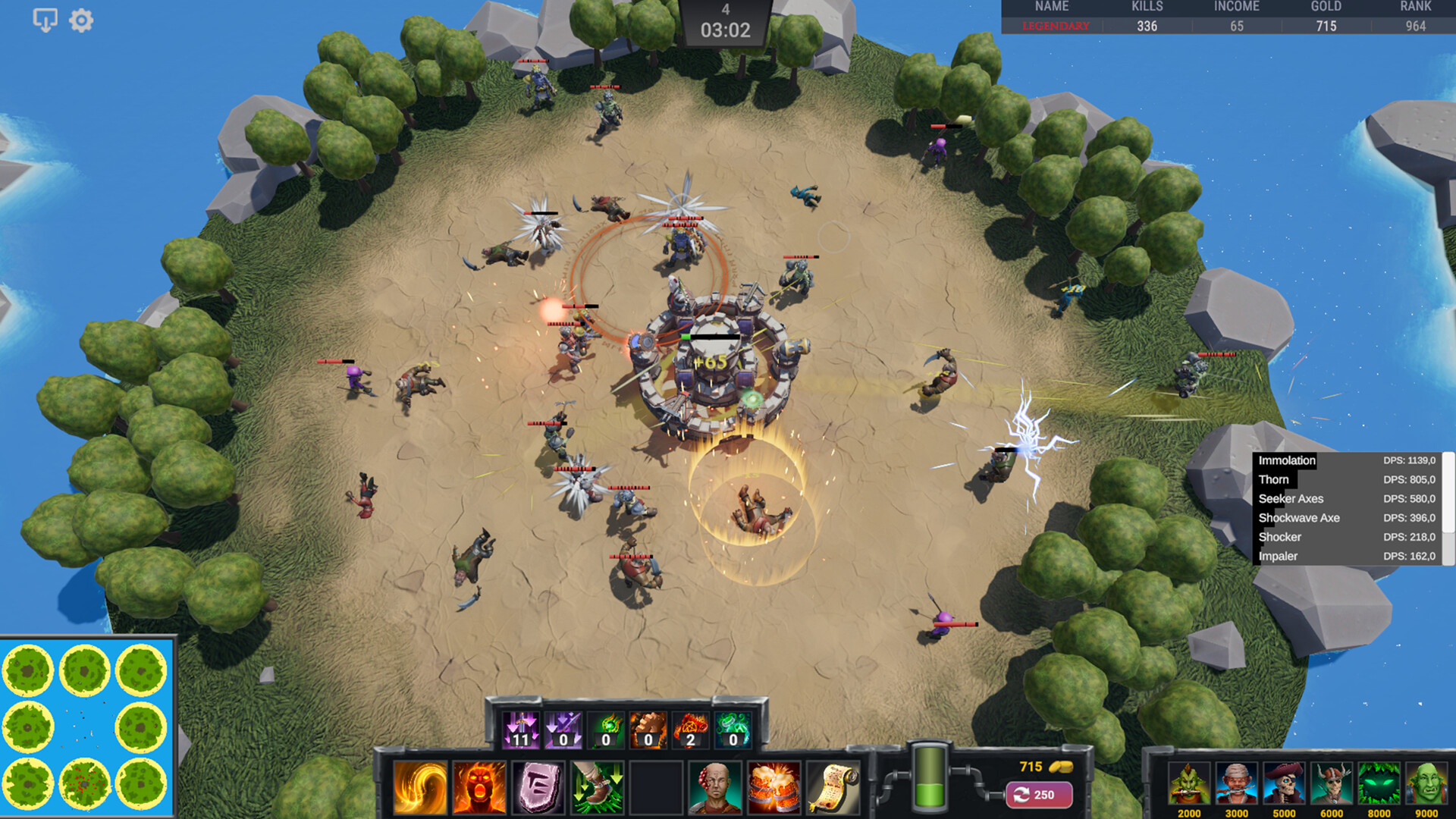
Task: Click the screen-with-down-arrow icon
Action: (x=45, y=20)
